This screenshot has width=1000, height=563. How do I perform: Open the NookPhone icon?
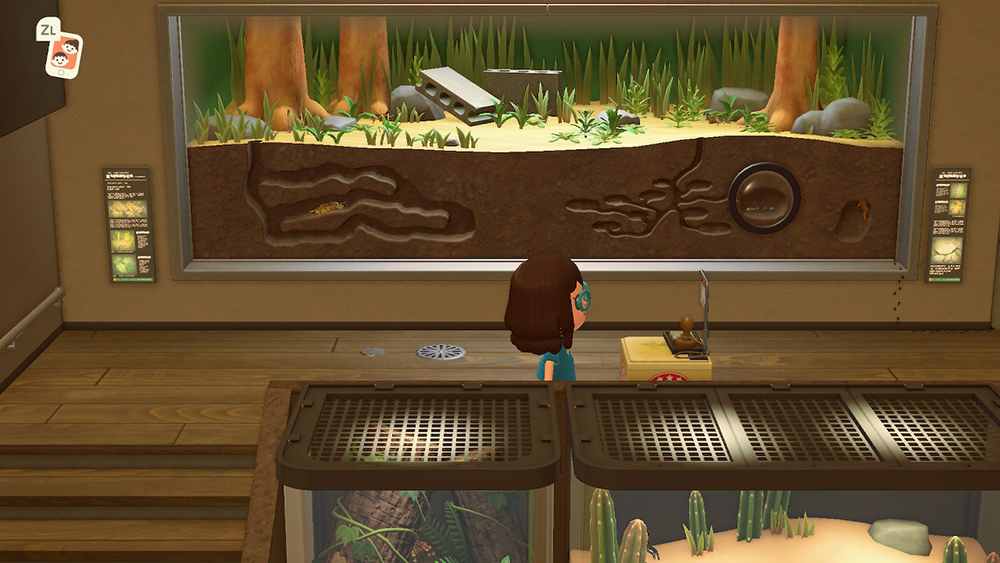pyautogui.click(x=66, y=53)
